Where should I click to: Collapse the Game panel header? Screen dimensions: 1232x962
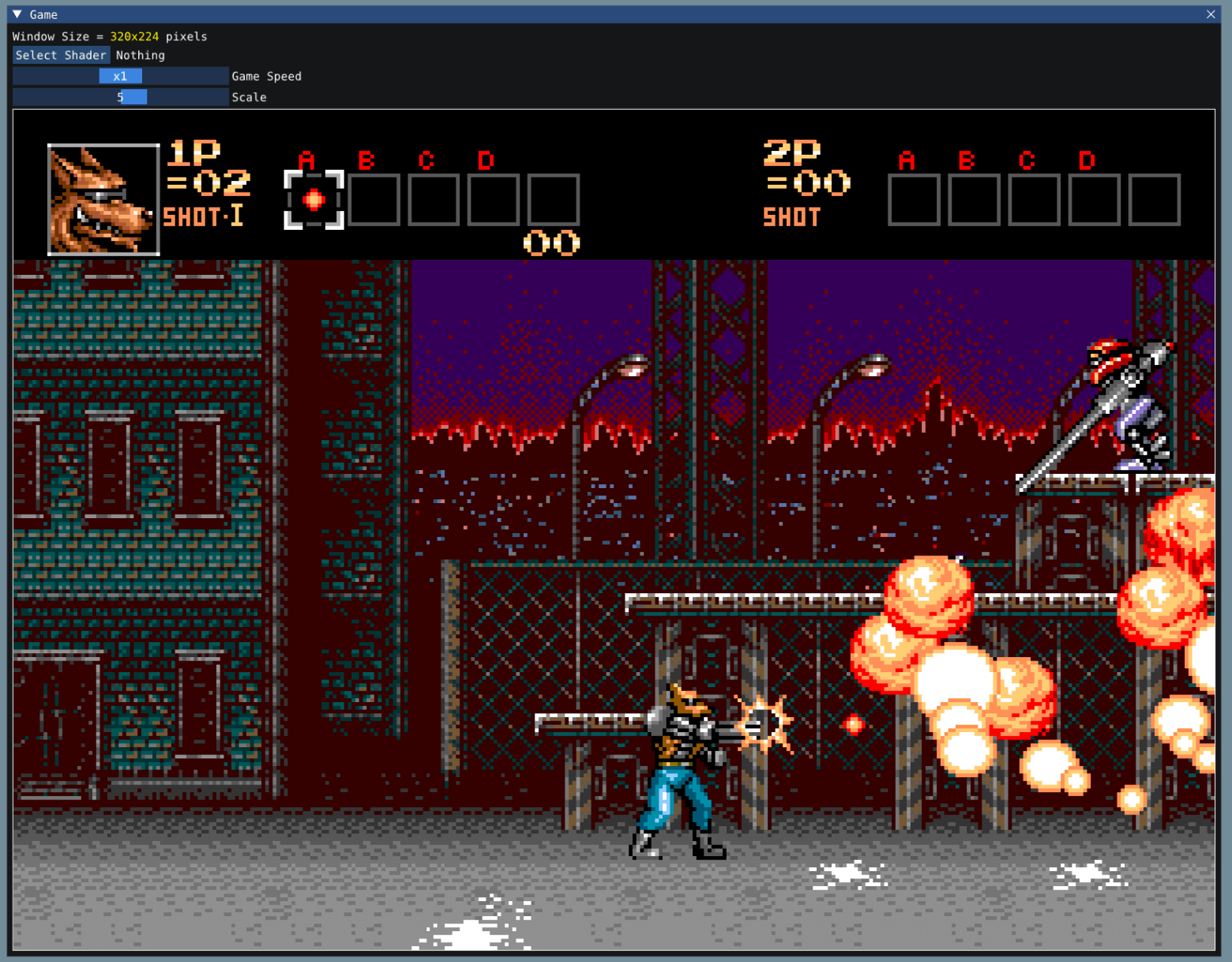[x=16, y=14]
